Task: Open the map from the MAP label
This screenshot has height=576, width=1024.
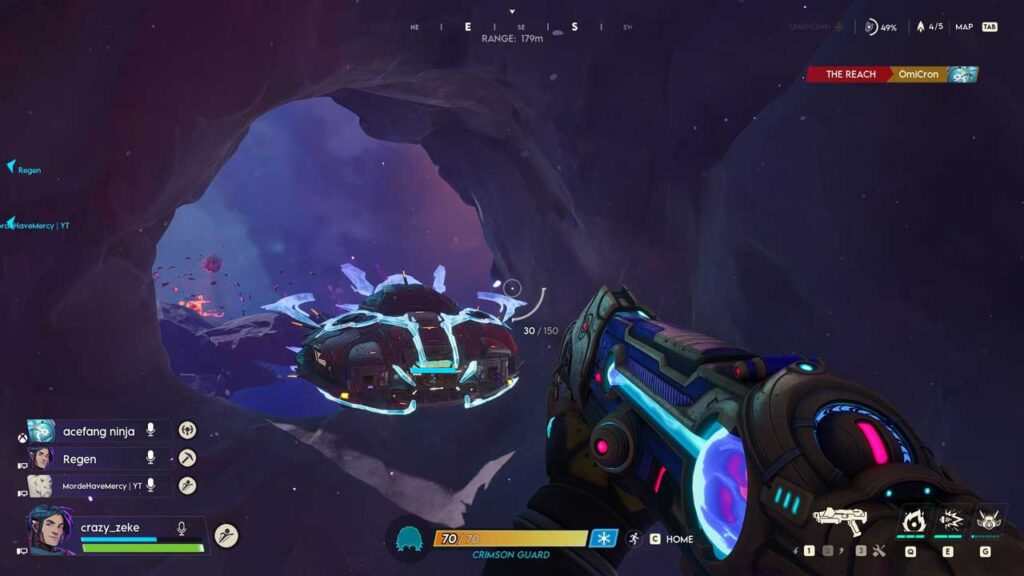Action: pyautogui.click(x=964, y=27)
